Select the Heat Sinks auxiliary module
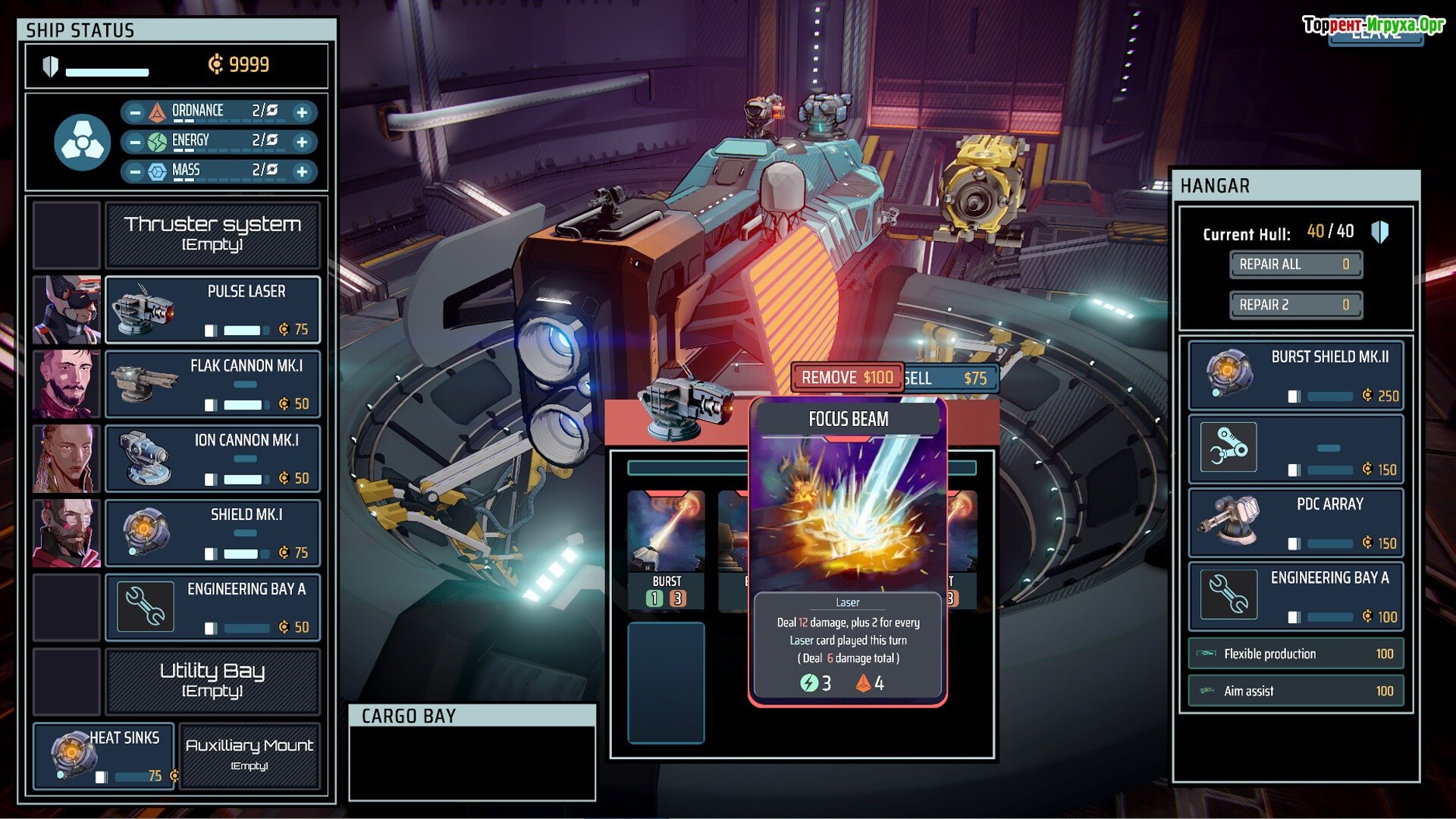 (x=105, y=756)
